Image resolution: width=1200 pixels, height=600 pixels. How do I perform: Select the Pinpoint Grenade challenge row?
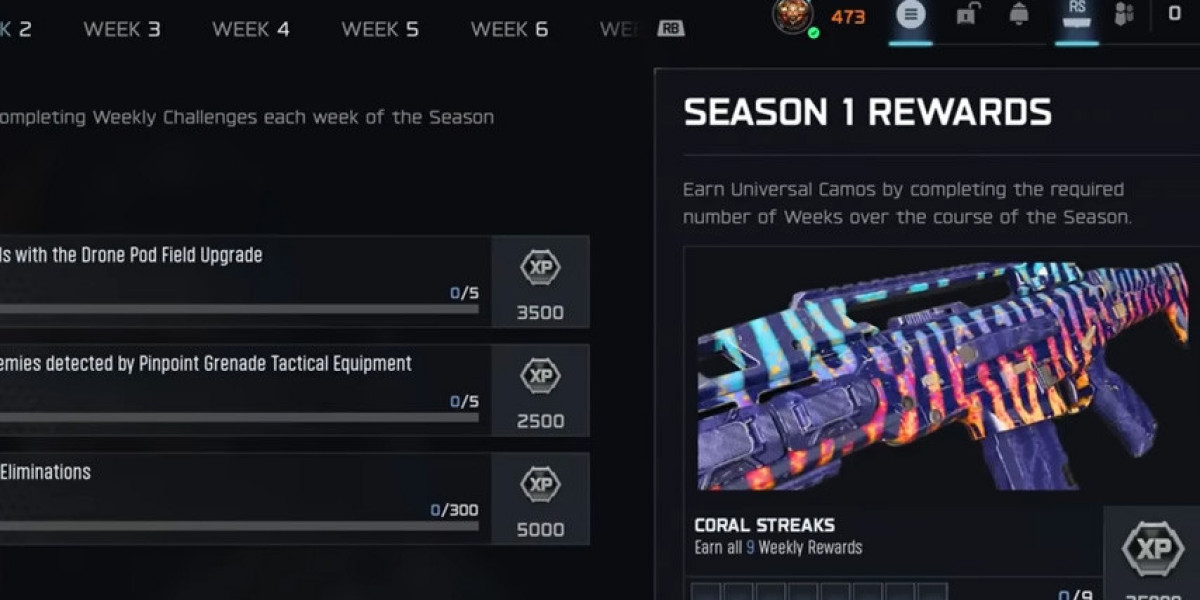(240, 390)
